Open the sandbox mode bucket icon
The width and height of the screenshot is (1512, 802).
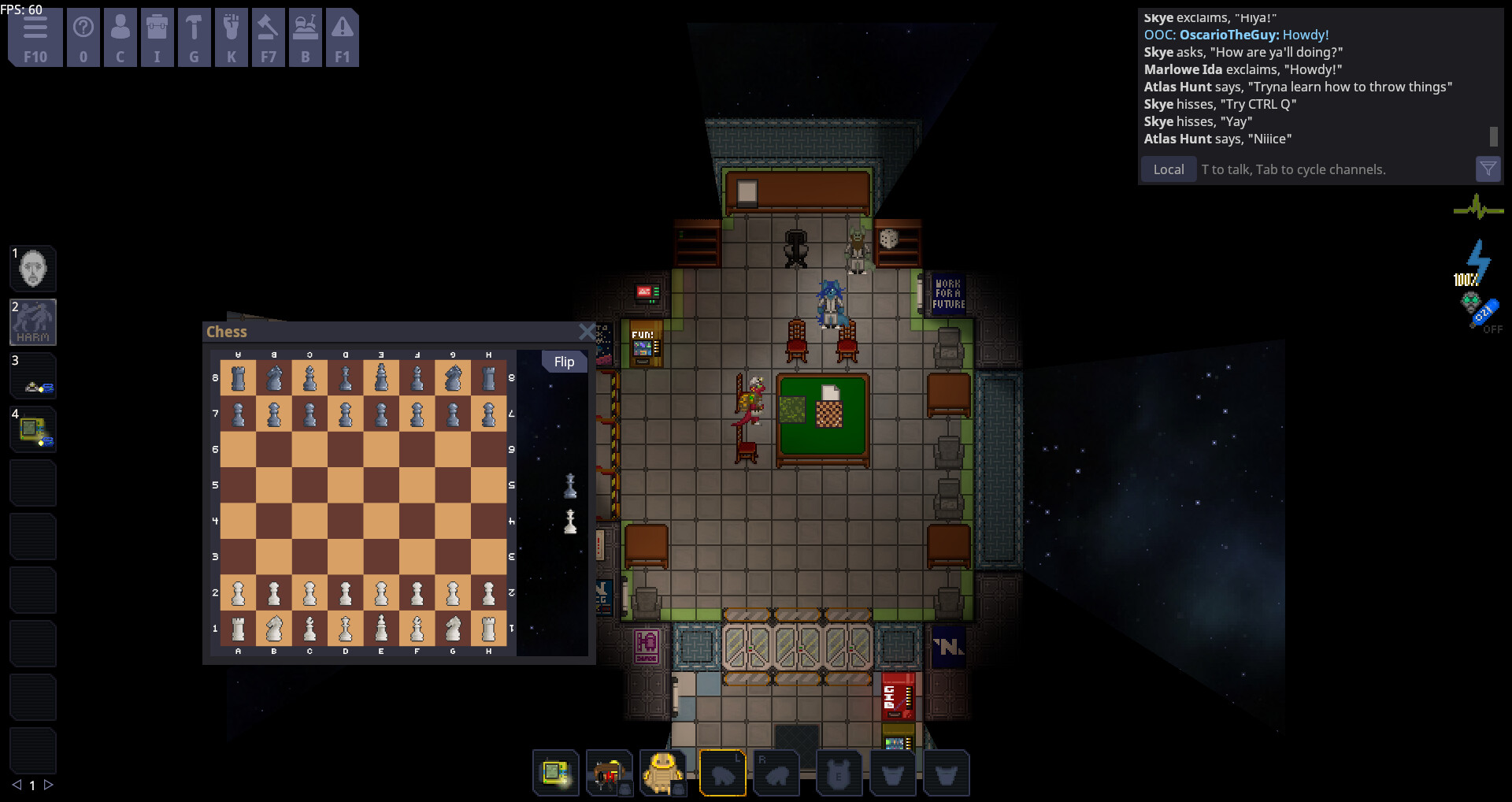point(306,37)
